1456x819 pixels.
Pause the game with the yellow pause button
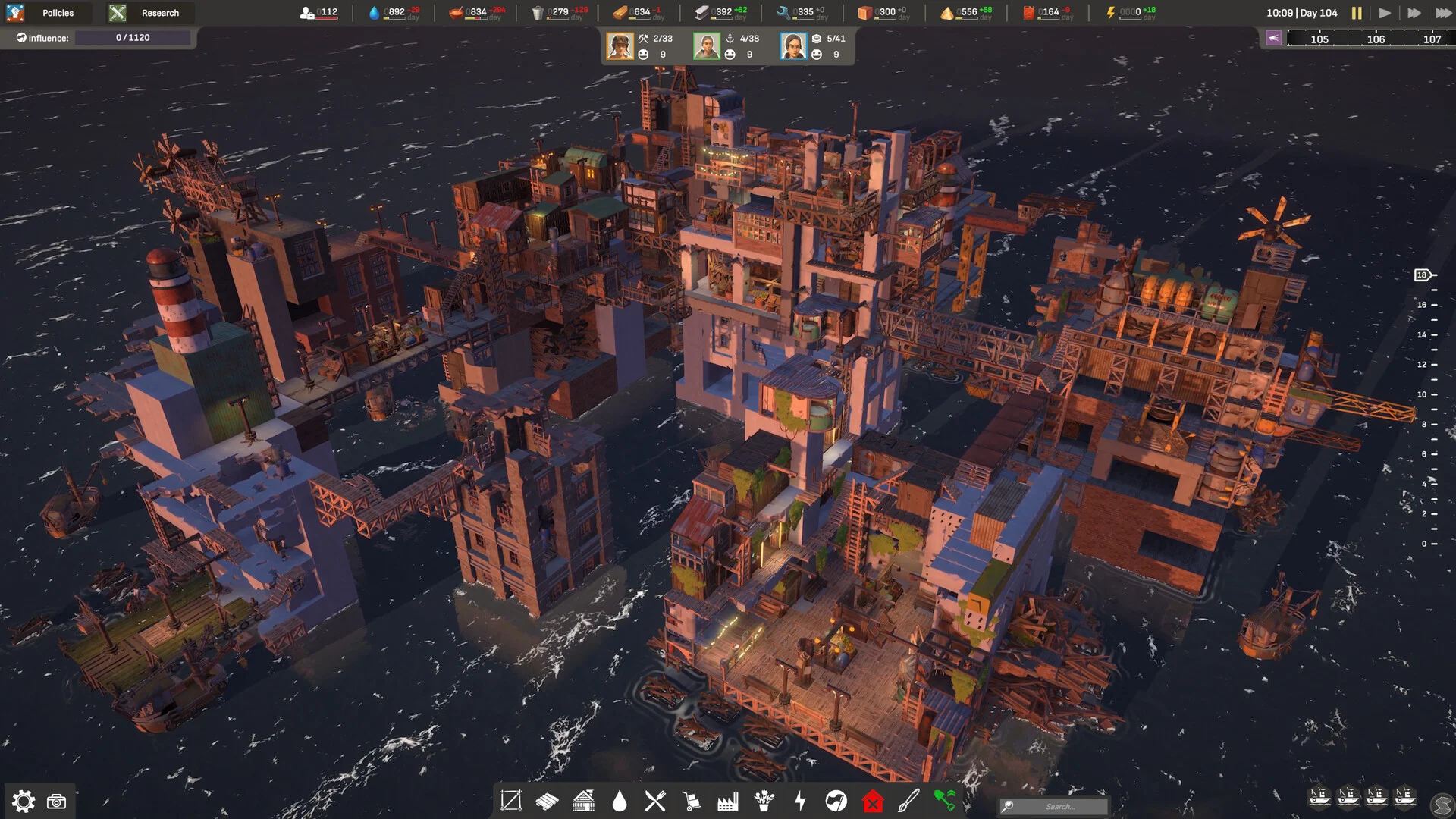pos(1357,13)
